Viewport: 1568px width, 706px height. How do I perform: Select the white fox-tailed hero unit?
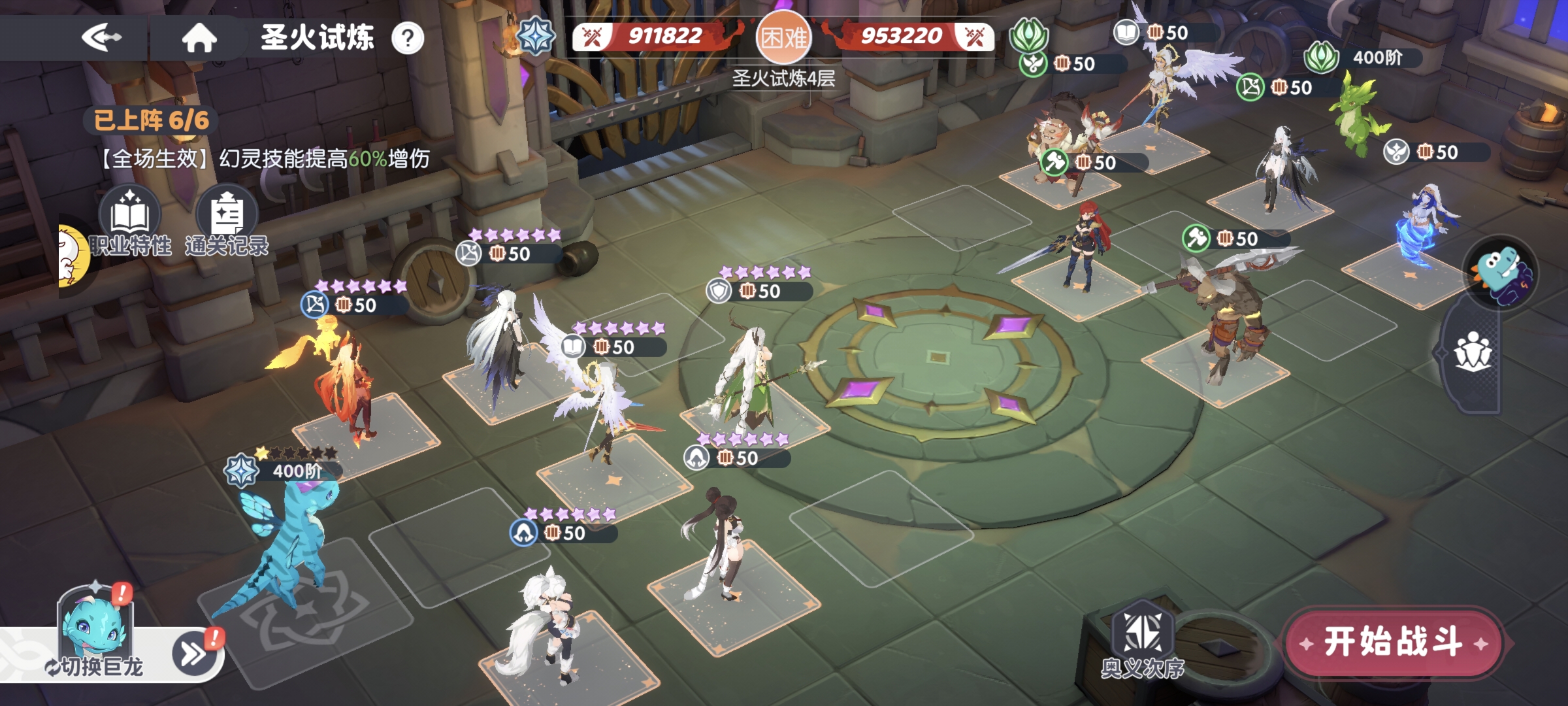click(549, 628)
